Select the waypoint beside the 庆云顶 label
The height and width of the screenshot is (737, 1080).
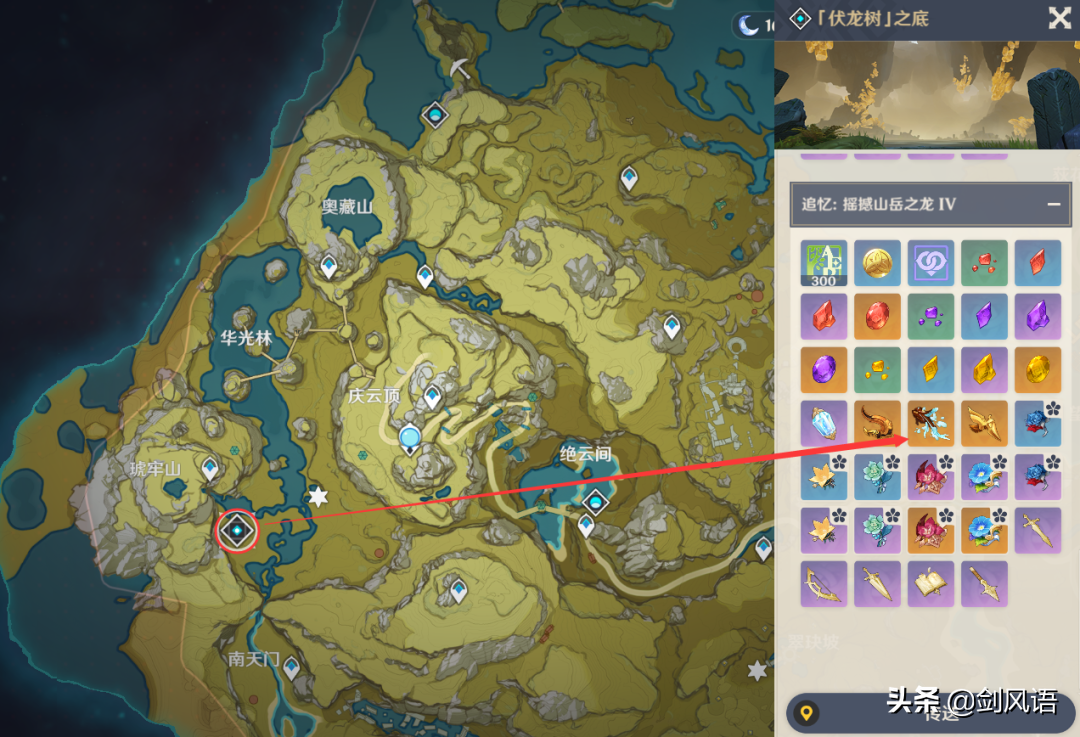click(x=433, y=397)
